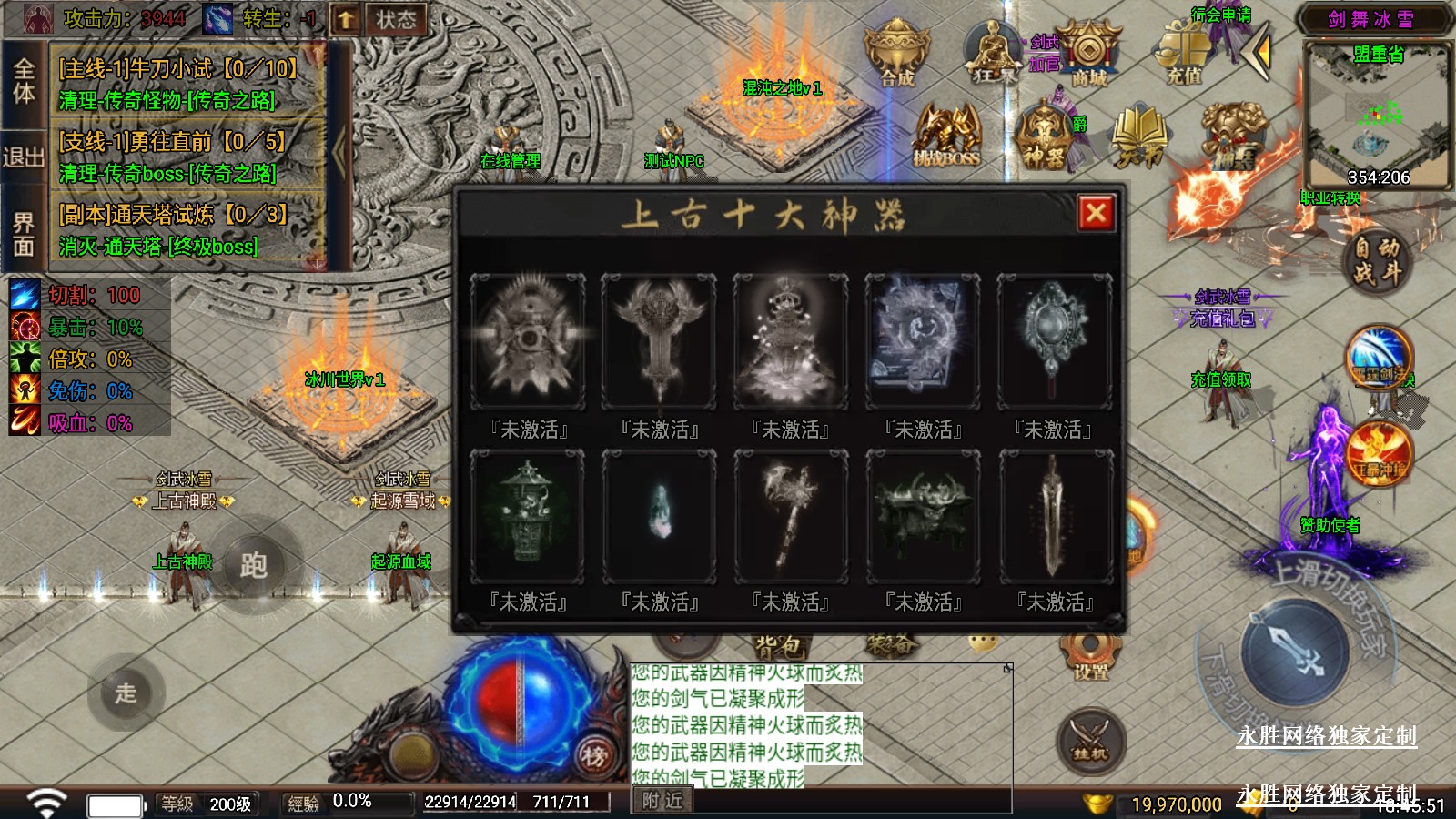1456x819 pixels.
Task: Toggle 自动战斗 auto battle
Action: click(1376, 260)
